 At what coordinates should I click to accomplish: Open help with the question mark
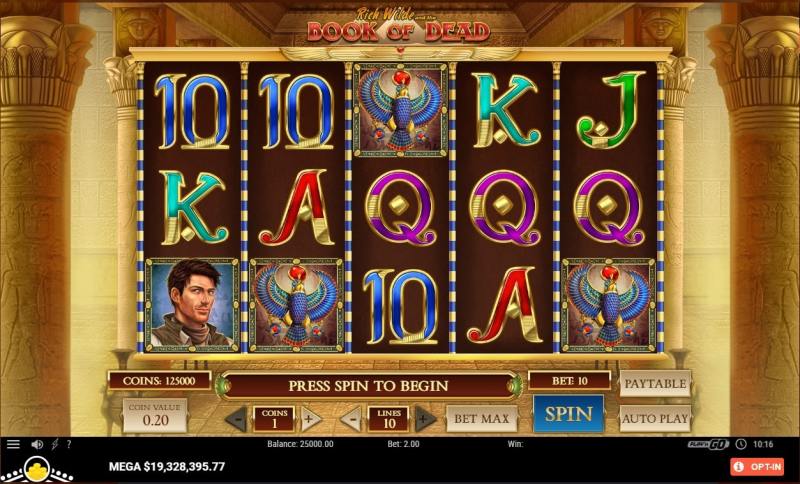pos(69,444)
